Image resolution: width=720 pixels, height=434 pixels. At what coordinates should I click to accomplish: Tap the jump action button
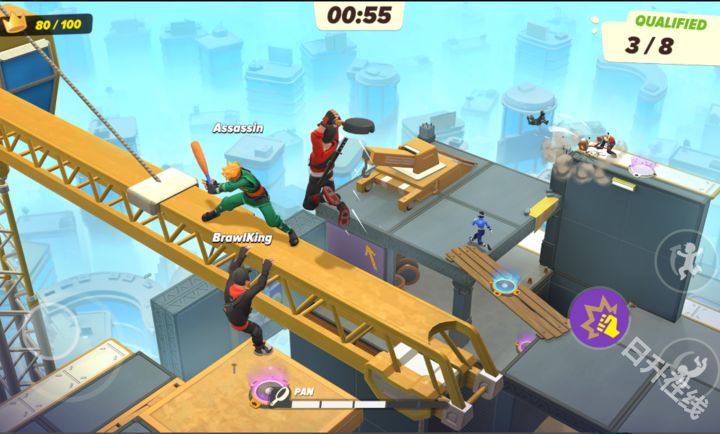[686, 262]
